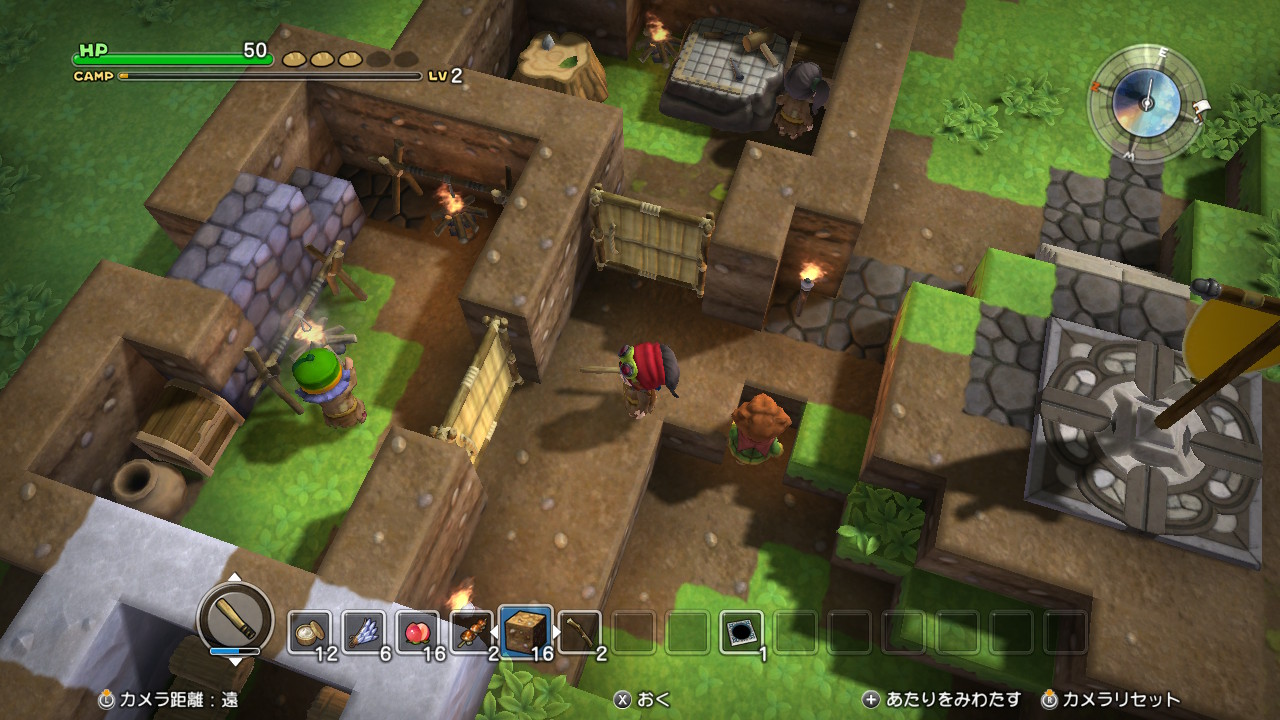The width and height of the screenshot is (1280, 720).
Task: Click the compass minimap
Action: click(x=1146, y=101)
